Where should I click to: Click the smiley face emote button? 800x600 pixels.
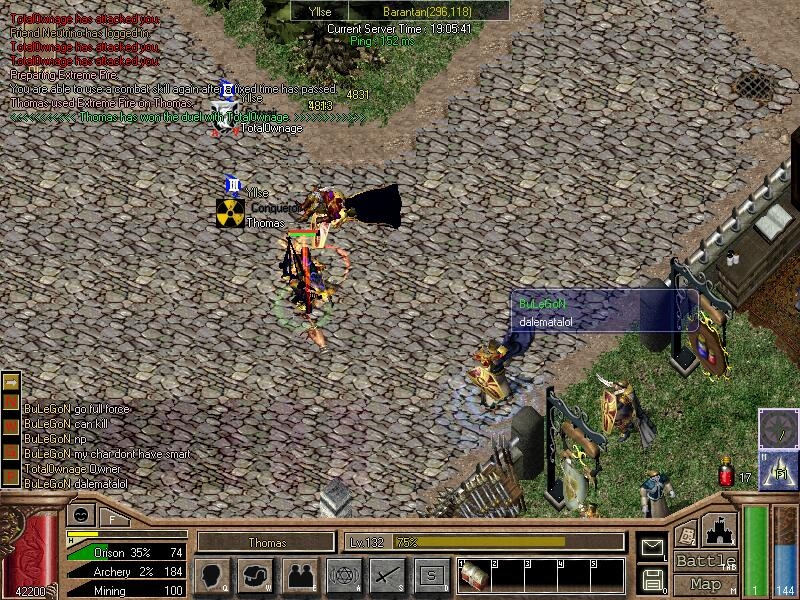80,516
